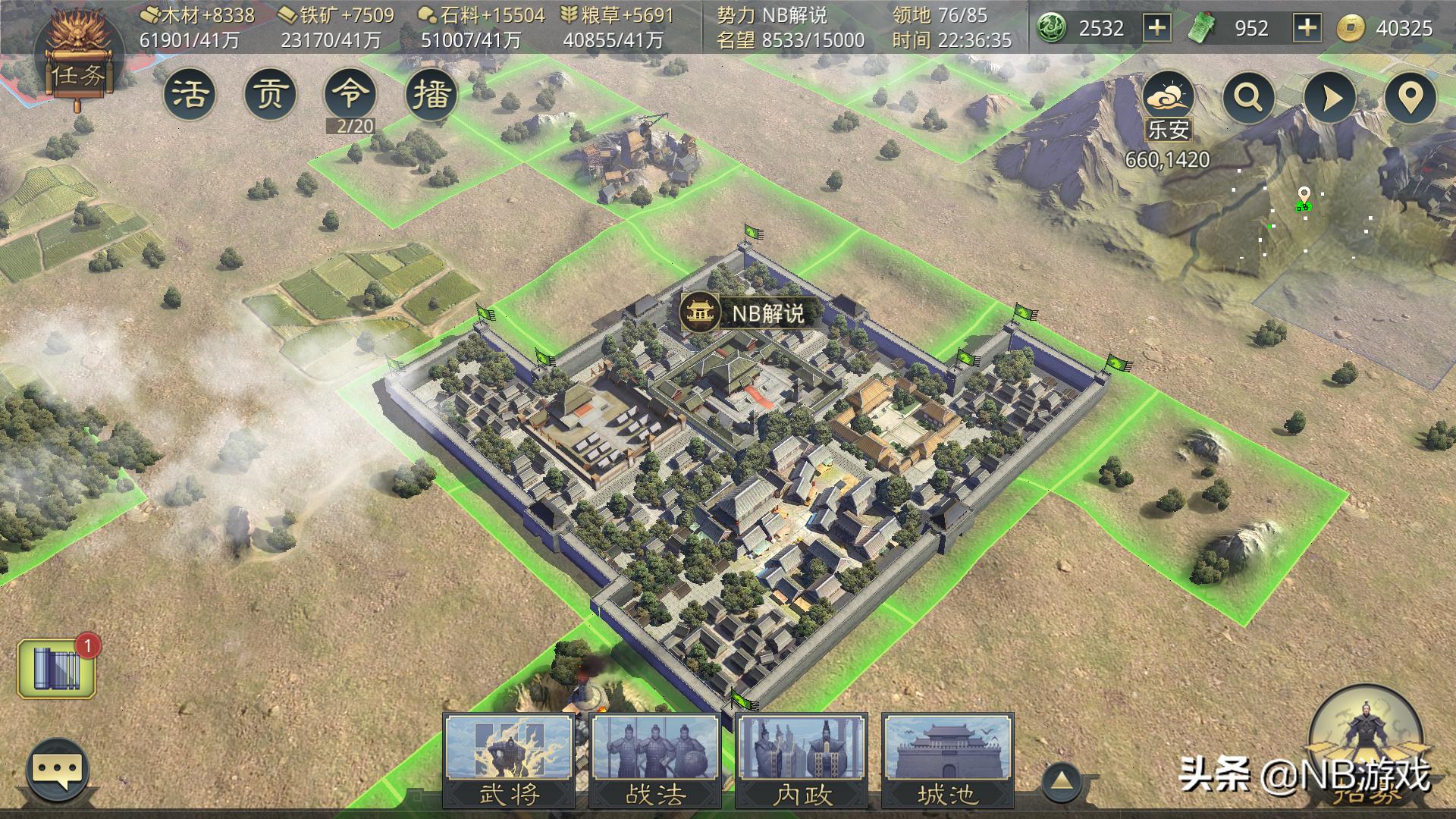Open the 战法 tactics menu

coord(655,761)
